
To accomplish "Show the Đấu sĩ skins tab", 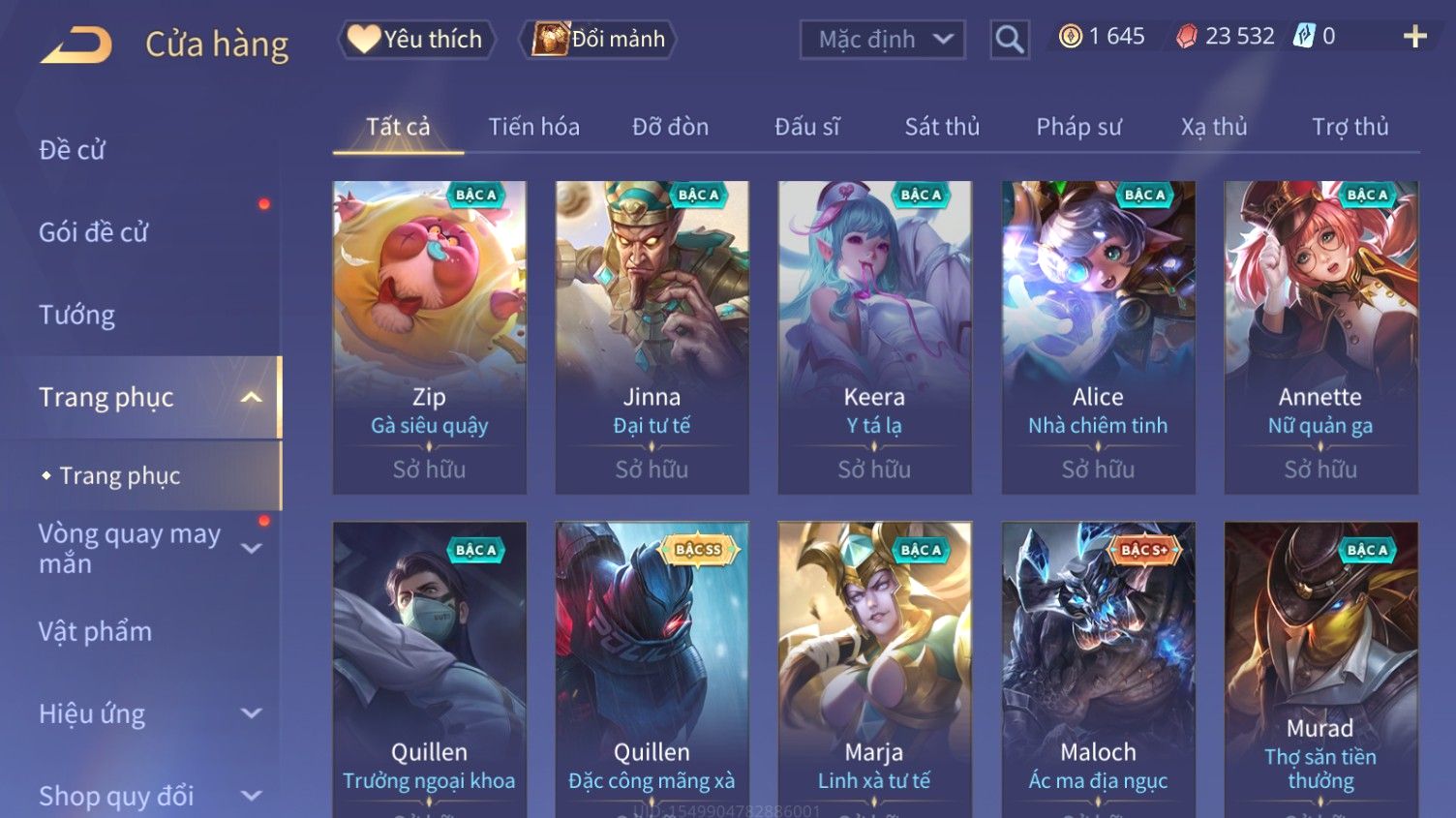I will pyautogui.click(x=806, y=127).
